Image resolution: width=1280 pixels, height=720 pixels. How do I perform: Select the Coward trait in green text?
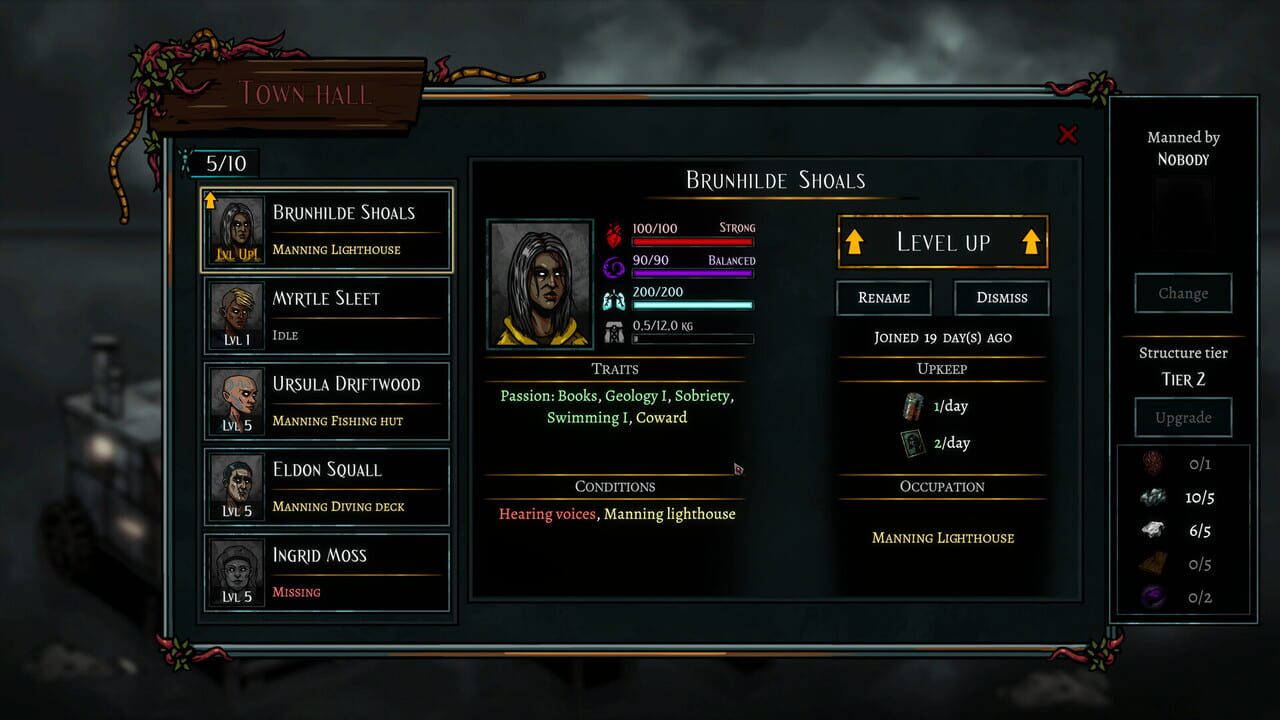[x=663, y=417]
